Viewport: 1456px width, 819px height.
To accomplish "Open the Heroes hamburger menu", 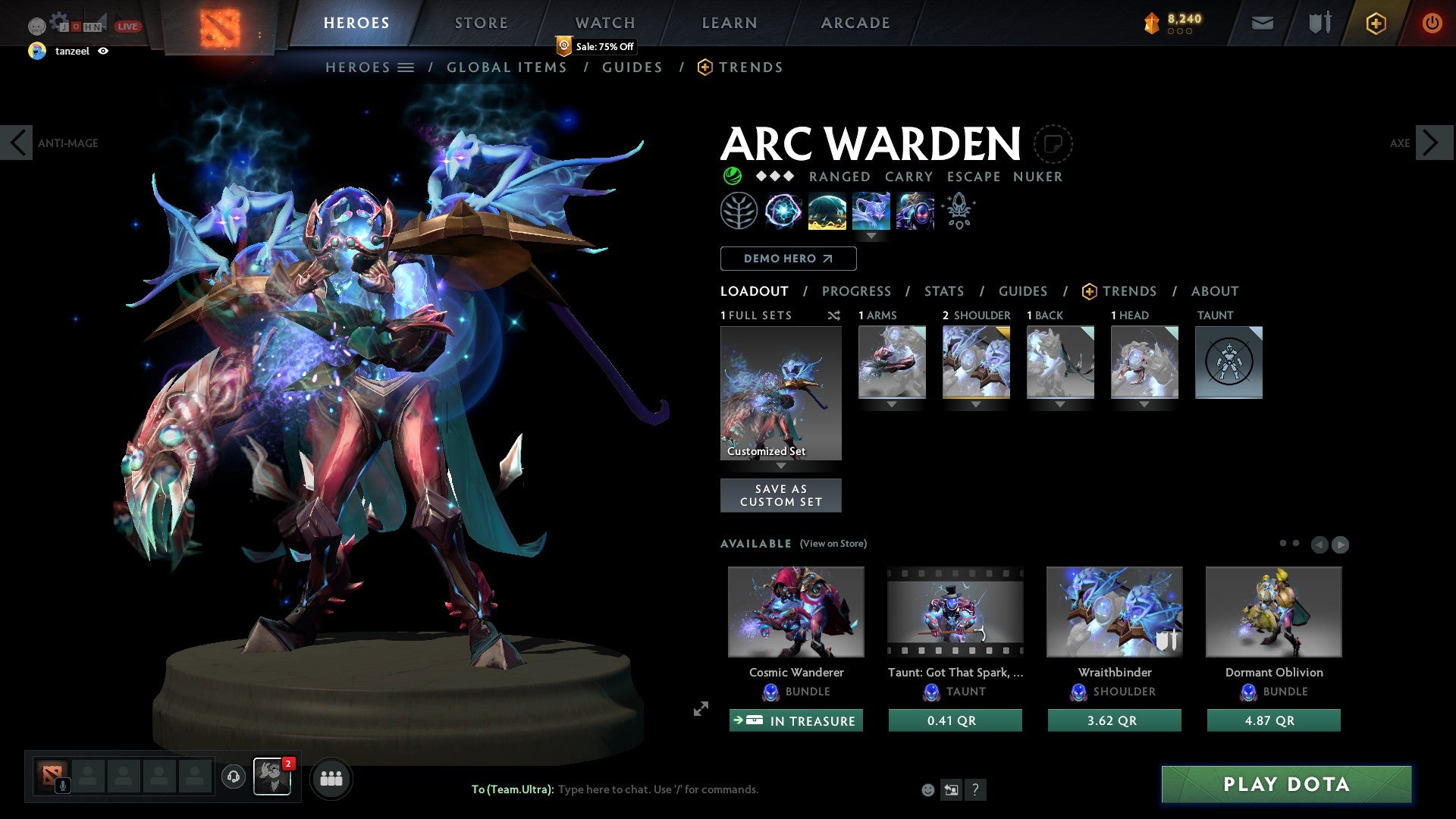I will click(x=406, y=67).
